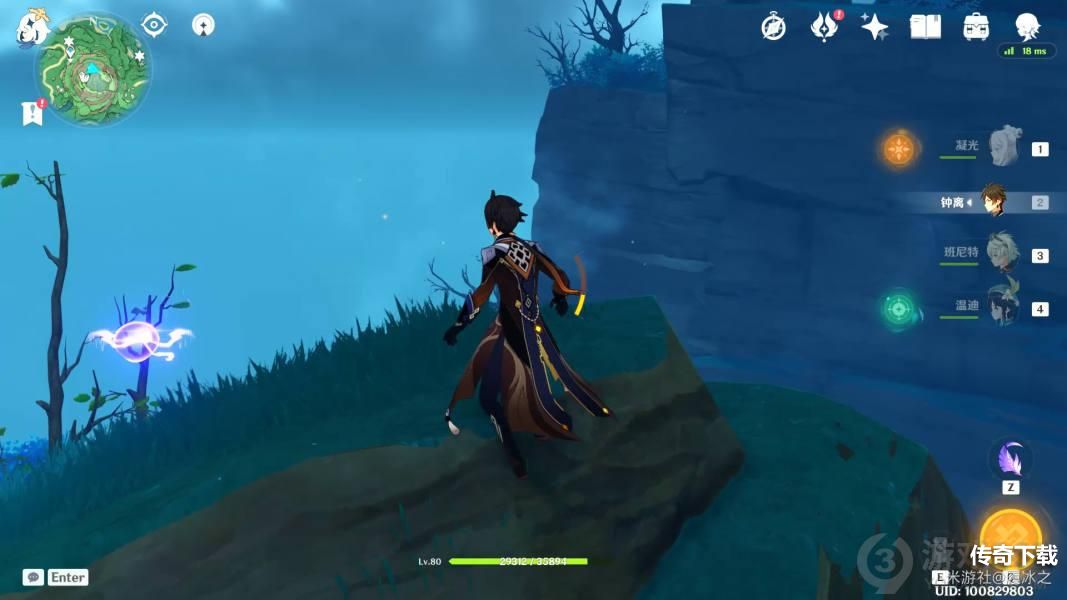Open the backpack inventory
Image resolution: width=1067 pixels, height=600 pixels.
coord(976,27)
